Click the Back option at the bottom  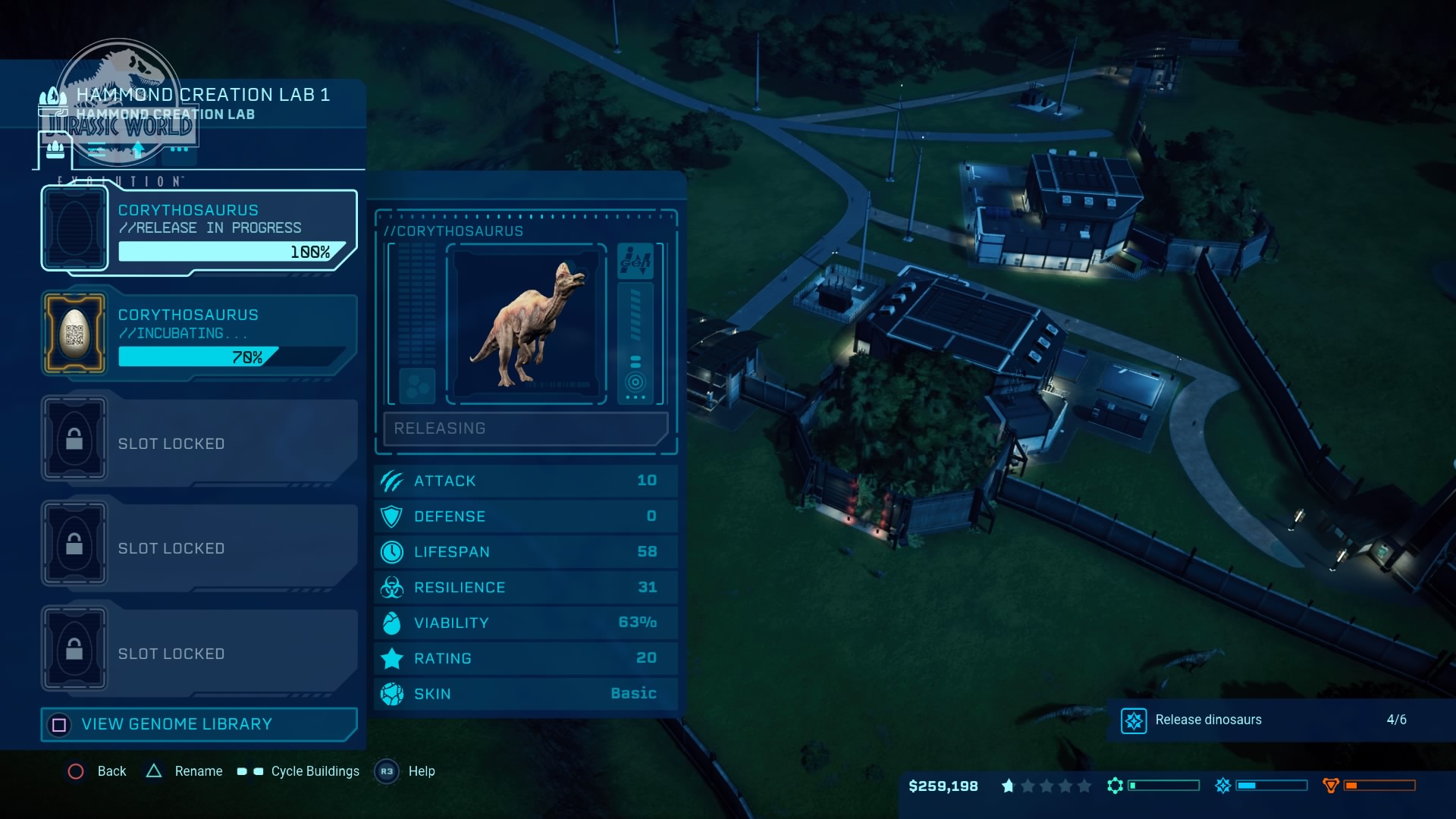pyautogui.click(x=99, y=771)
